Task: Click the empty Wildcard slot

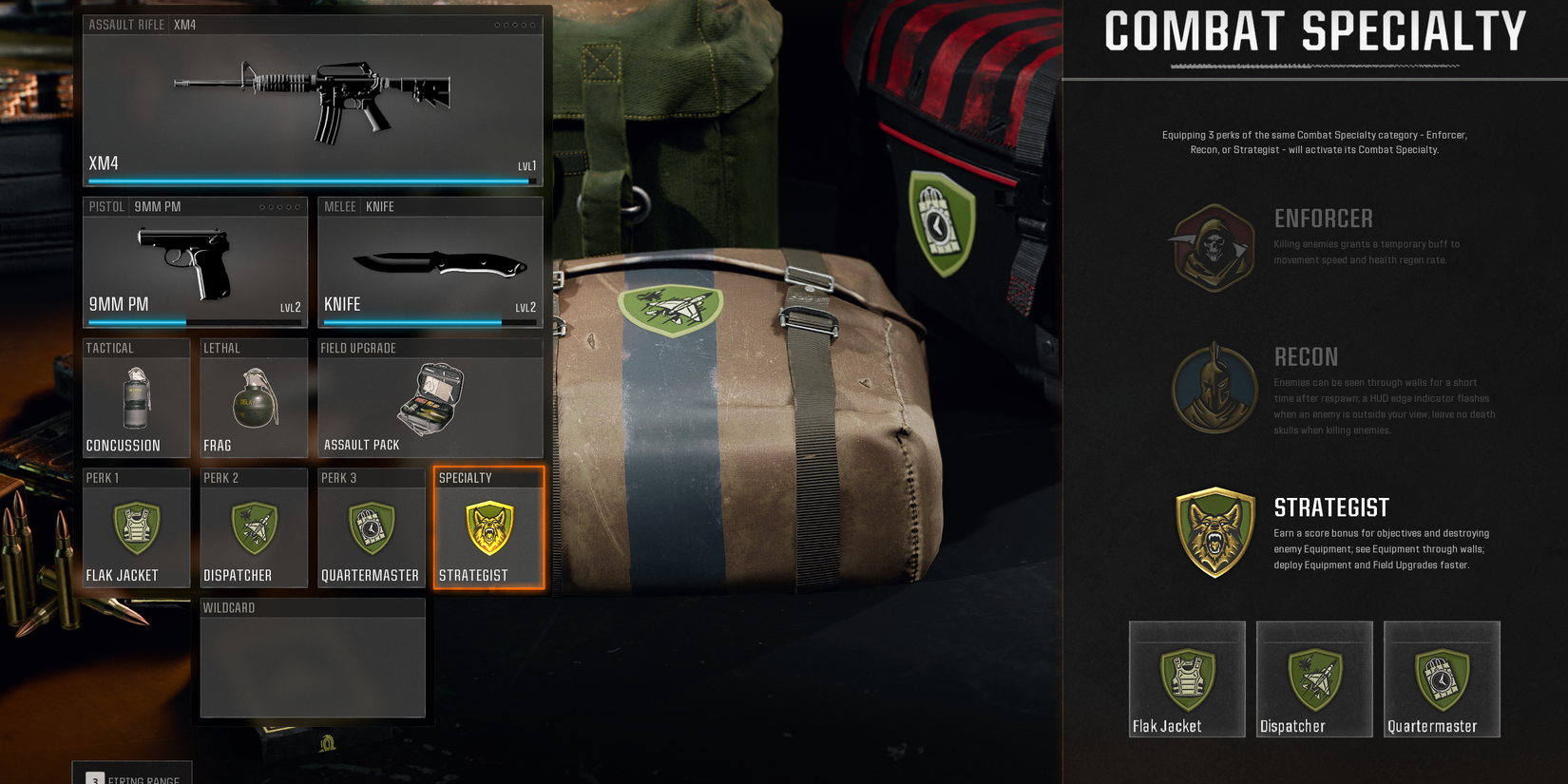Action: pos(313,660)
